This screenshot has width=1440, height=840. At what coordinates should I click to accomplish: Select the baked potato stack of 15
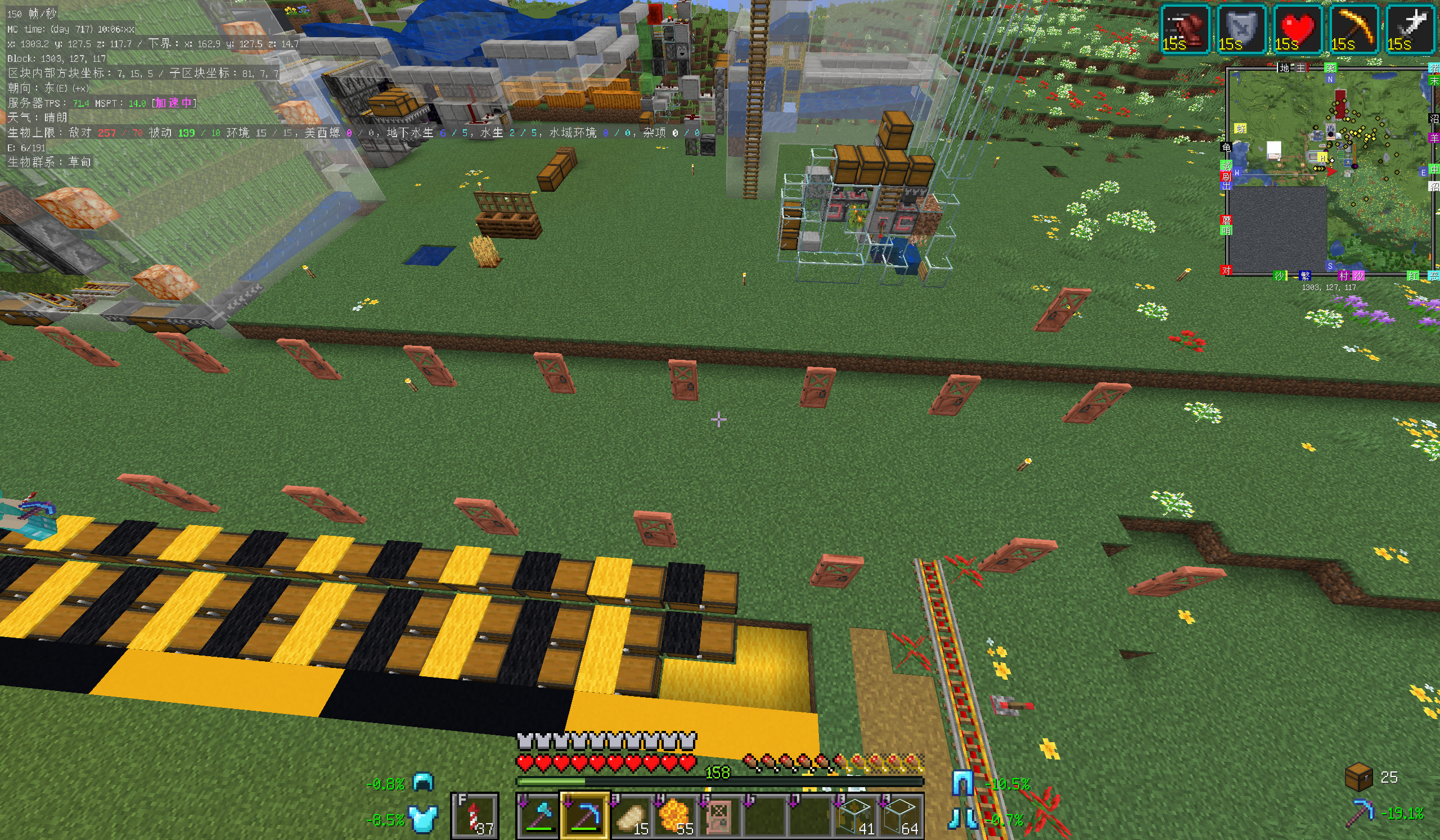629,815
